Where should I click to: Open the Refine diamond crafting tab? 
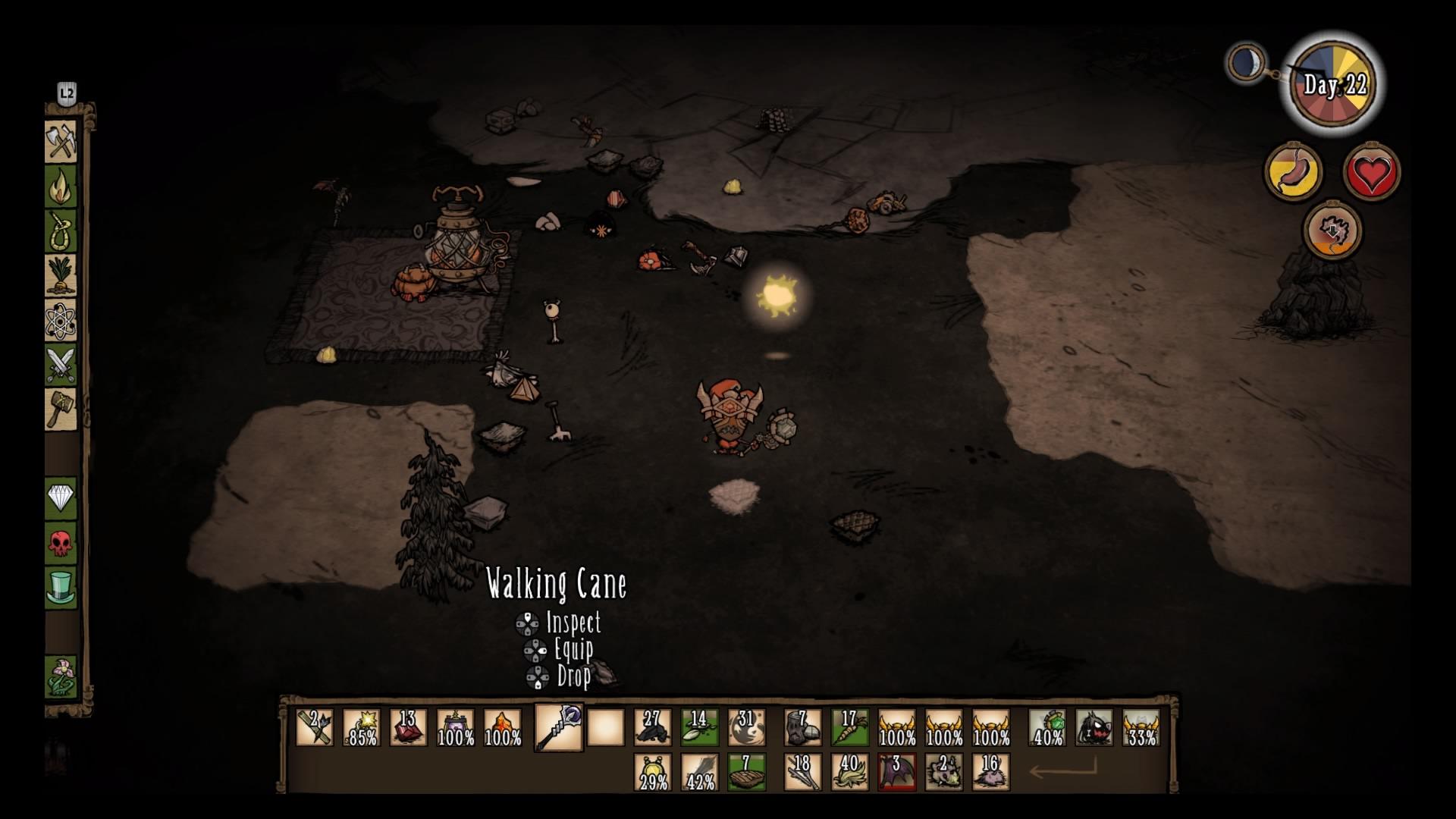[x=61, y=498]
